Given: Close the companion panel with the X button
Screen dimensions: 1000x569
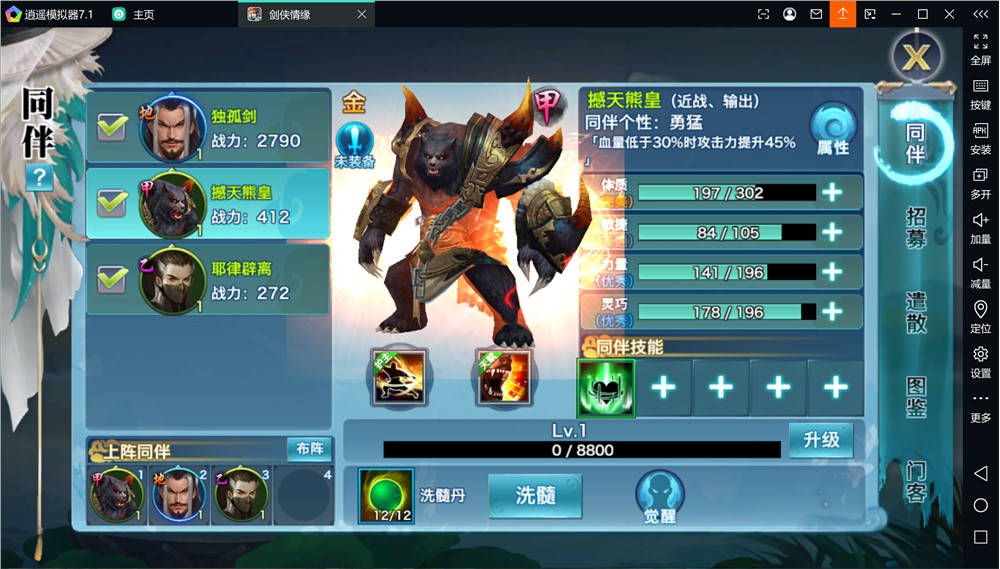Looking at the screenshot, I should [916, 57].
